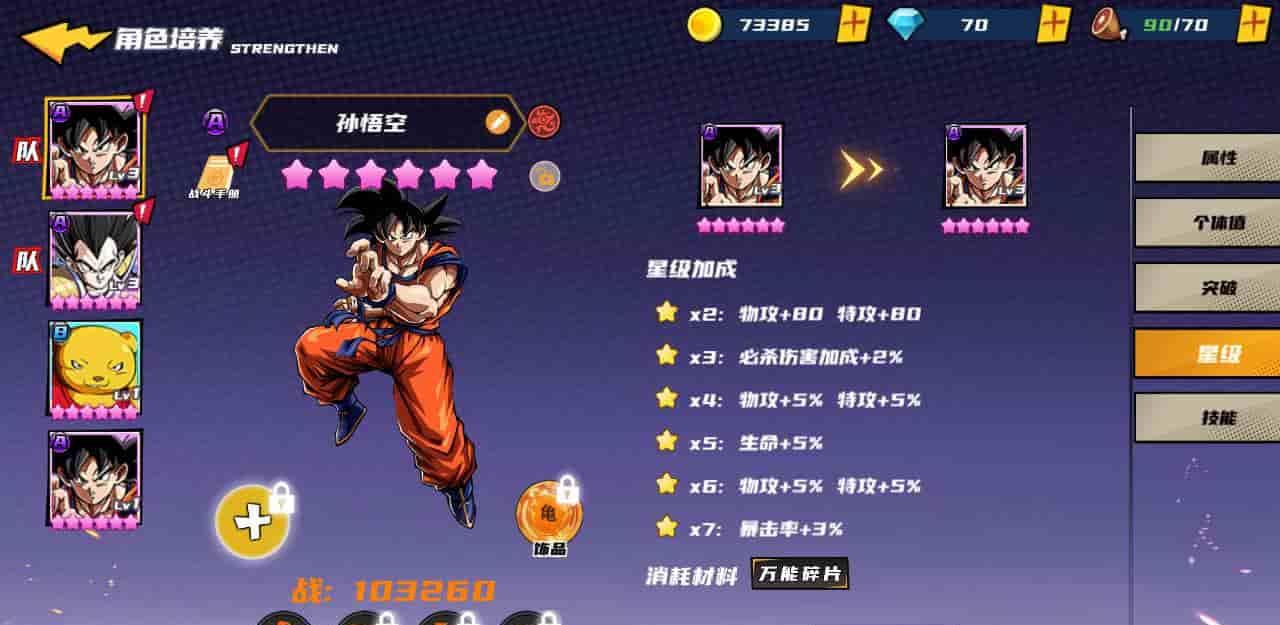
Task: Buy more diamonds with the plus button
Action: point(1053,24)
